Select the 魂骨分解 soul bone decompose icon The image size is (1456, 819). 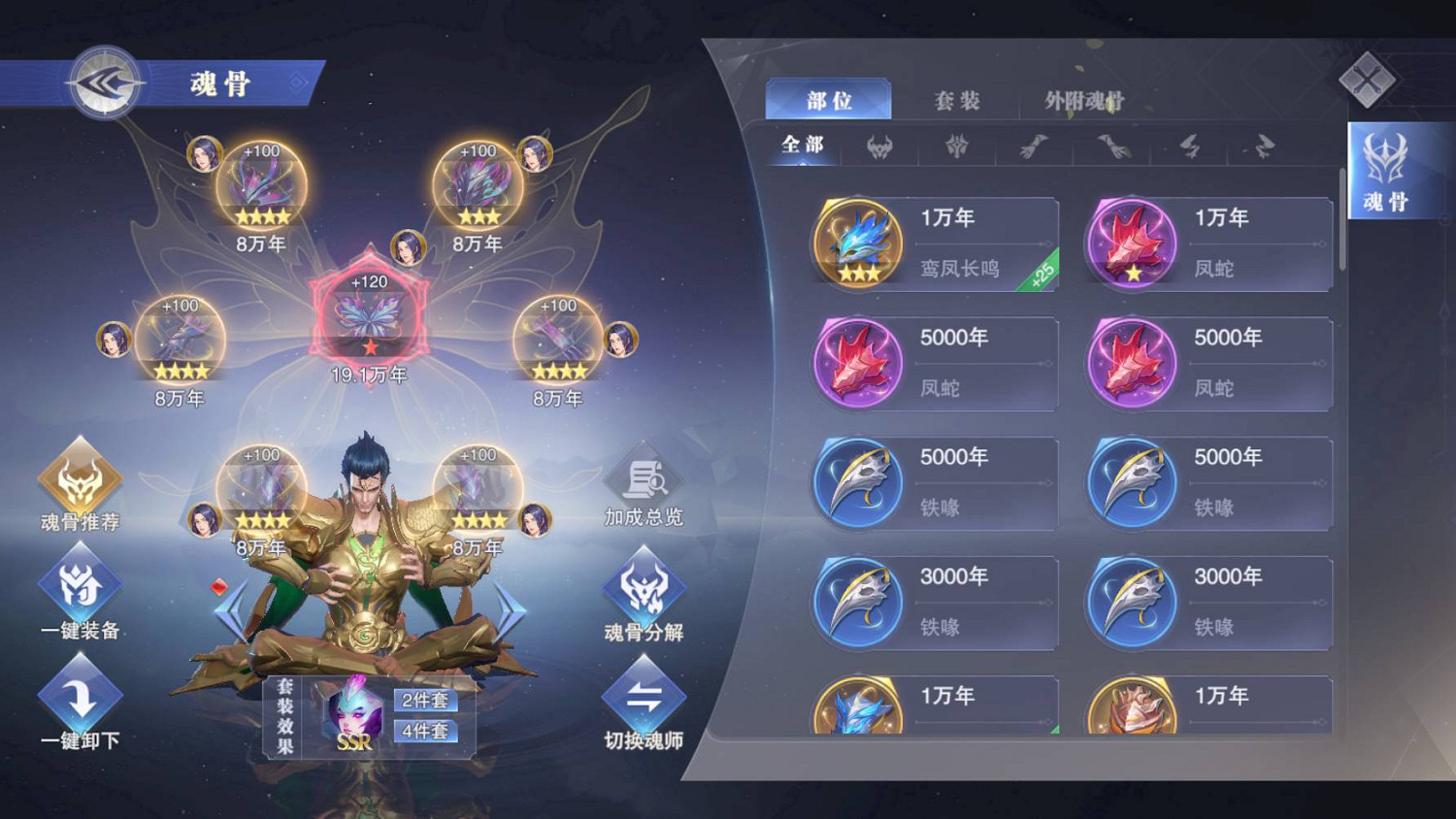pos(644,587)
